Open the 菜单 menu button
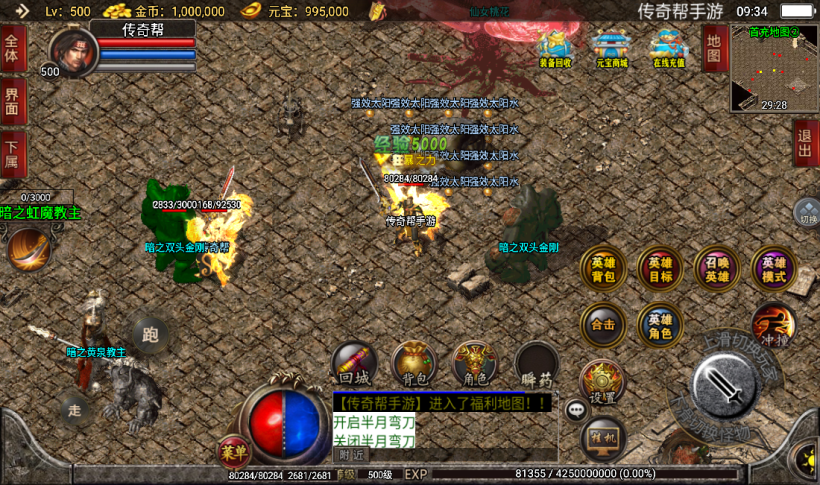The height and width of the screenshot is (485, 820). (x=234, y=452)
